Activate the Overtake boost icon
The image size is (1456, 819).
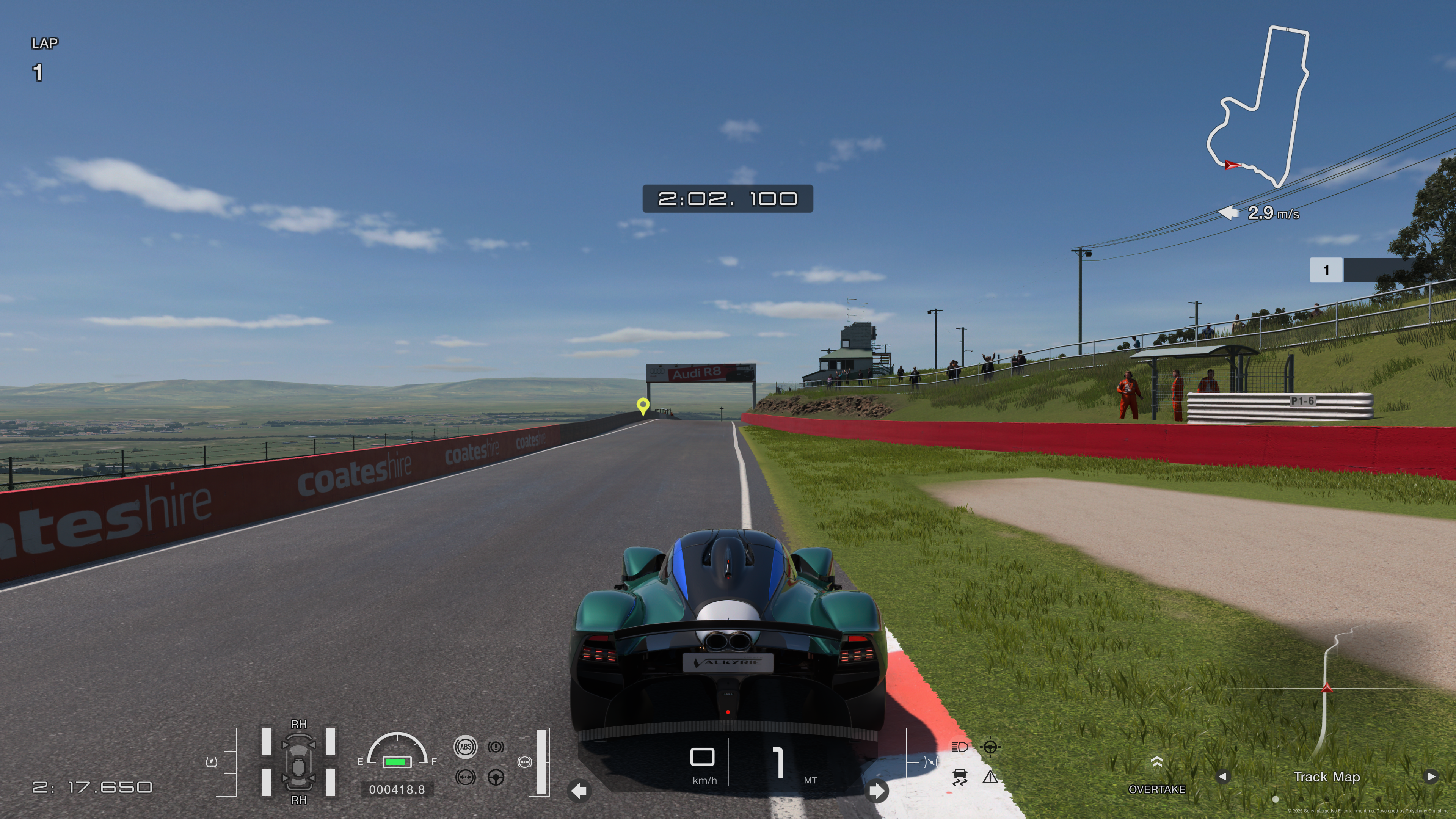pyautogui.click(x=1157, y=763)
